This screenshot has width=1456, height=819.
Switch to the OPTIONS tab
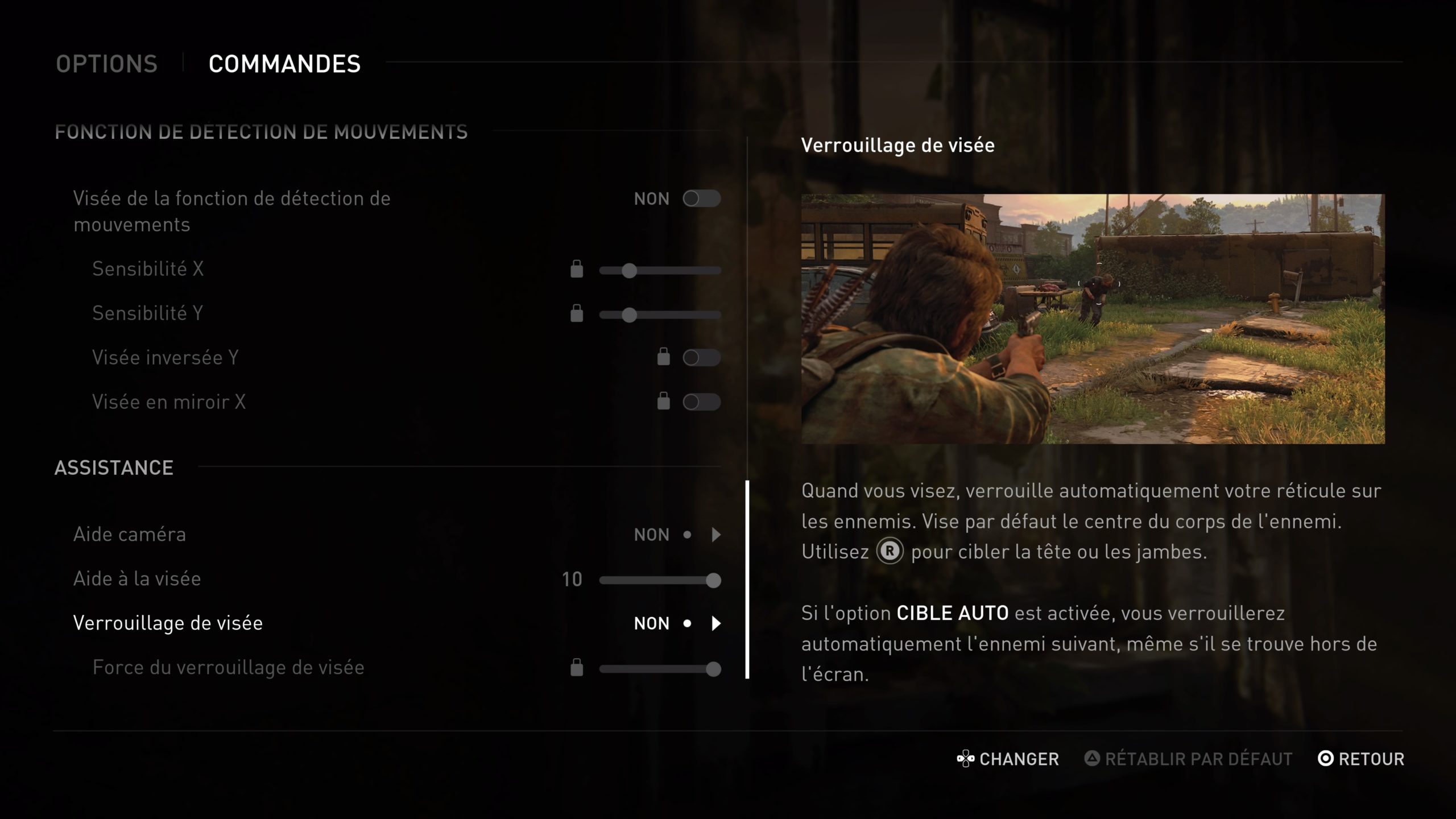[x=106, y=64]
